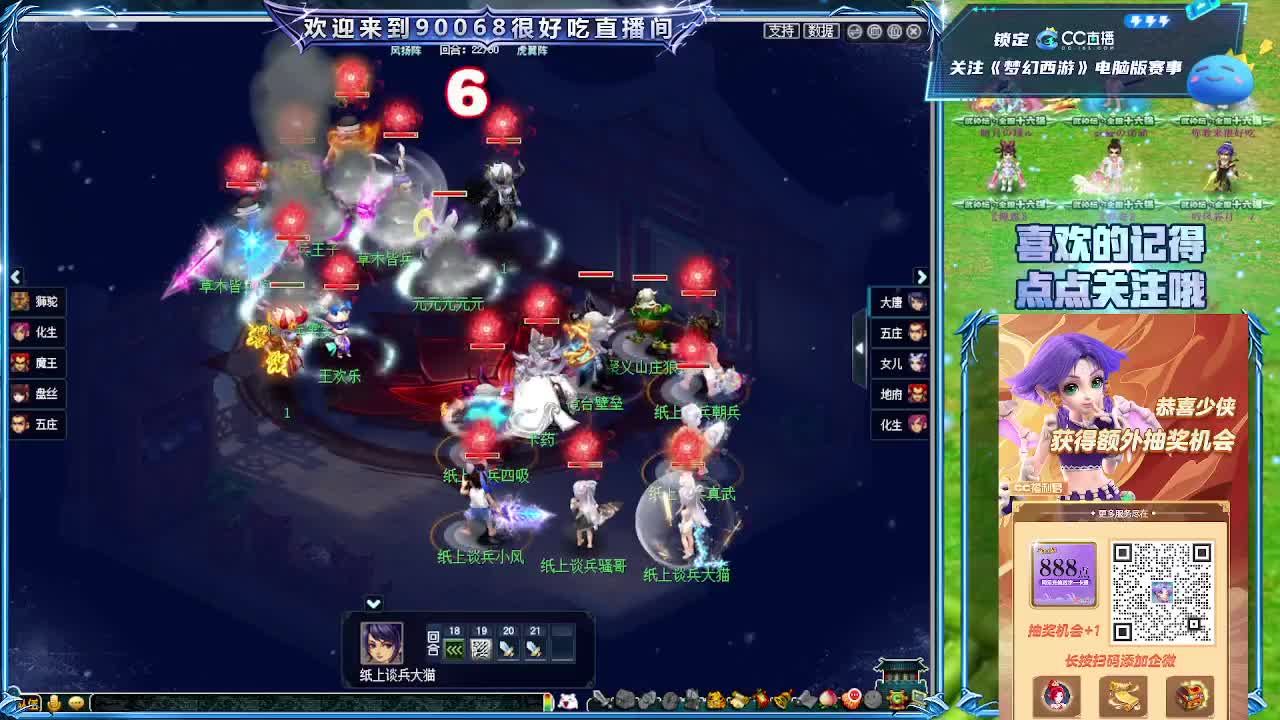Viewport: 1280px width, 720px height.
Task: Click the sword icon under turn 20
Action: click(508, 648)
